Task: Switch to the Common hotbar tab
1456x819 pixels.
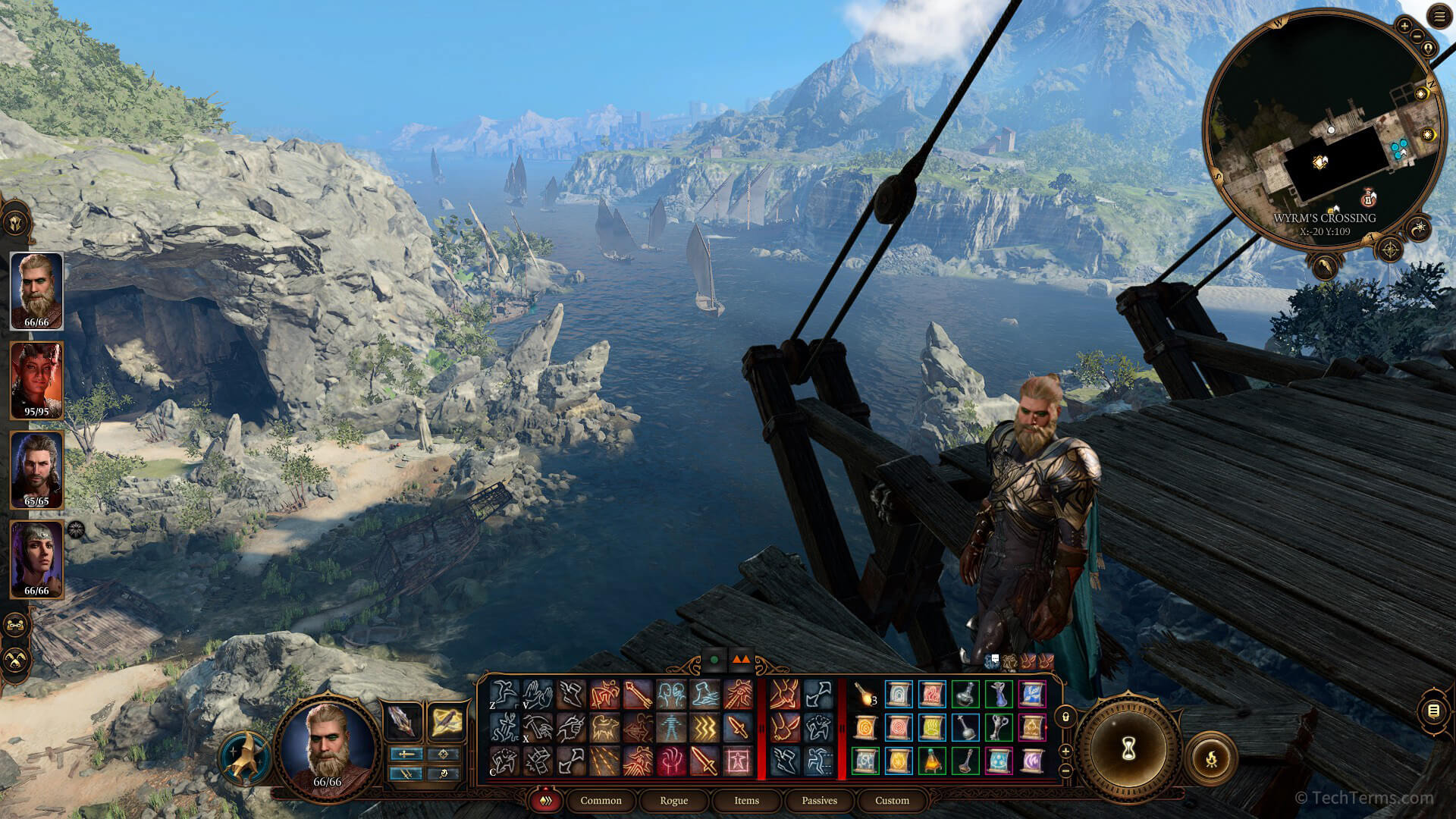Action: pos(601,800)
